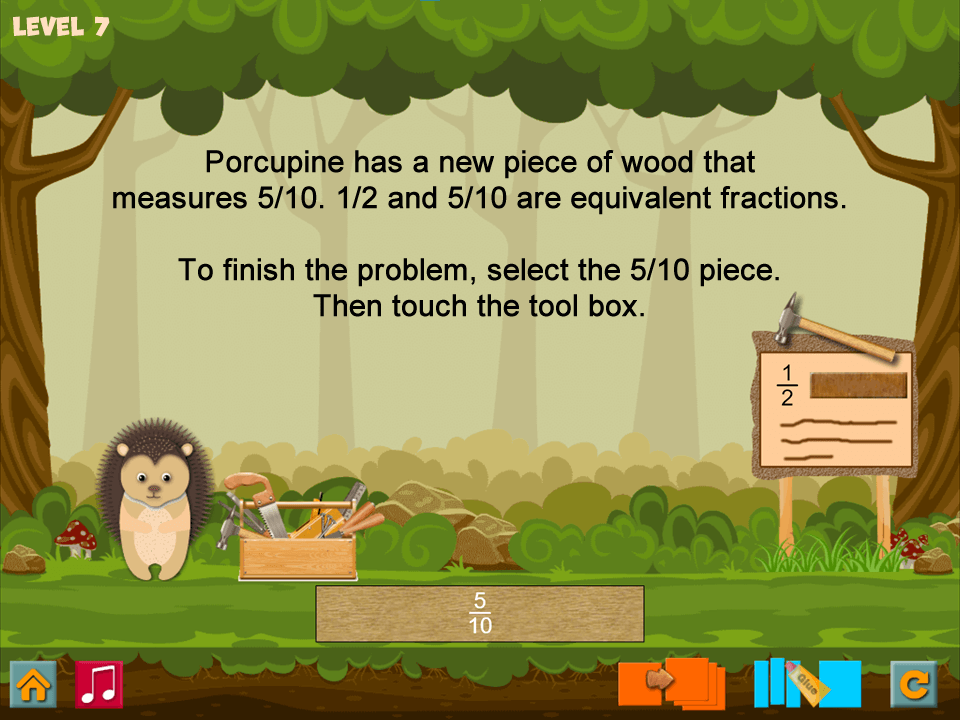Use the blue glue tool

(806, 683)
